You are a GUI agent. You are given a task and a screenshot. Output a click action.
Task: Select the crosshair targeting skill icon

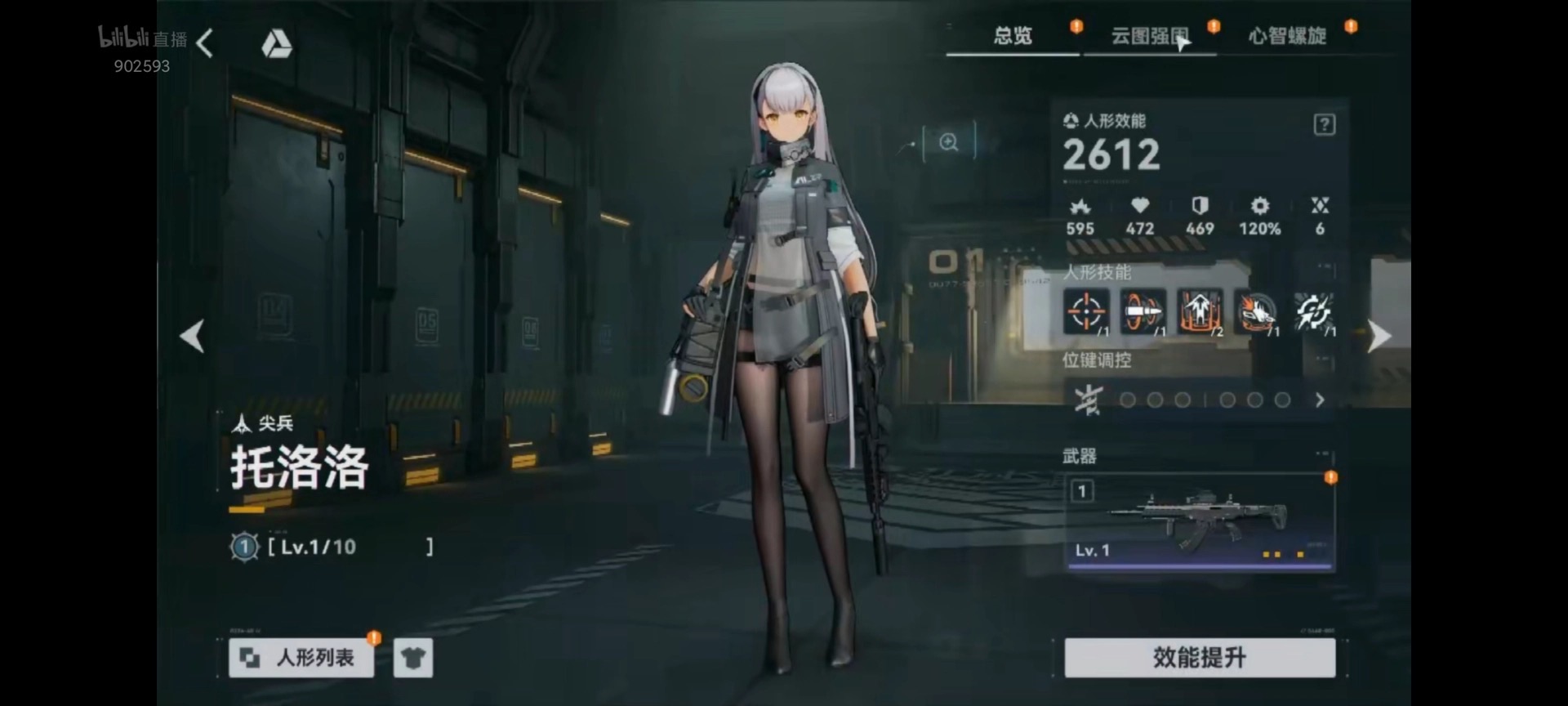pos(1086,311)
